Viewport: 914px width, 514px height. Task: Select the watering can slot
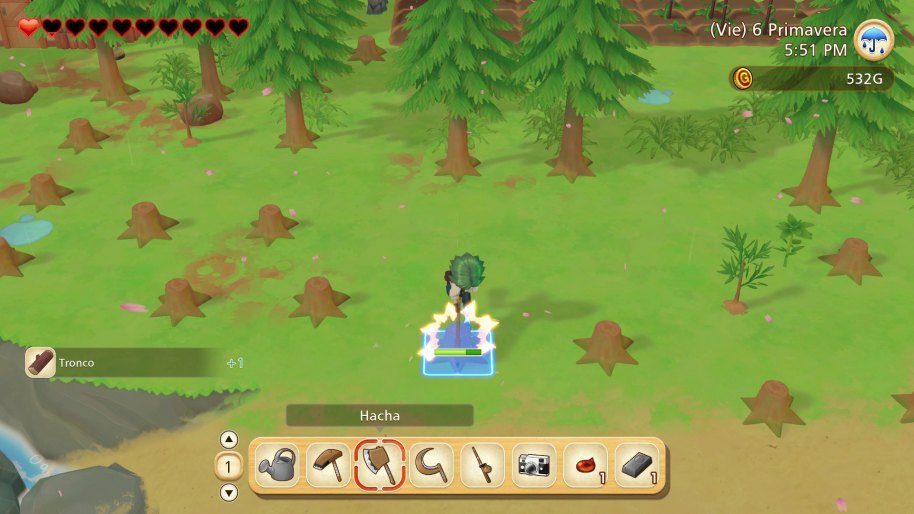[x=277, y=465]
